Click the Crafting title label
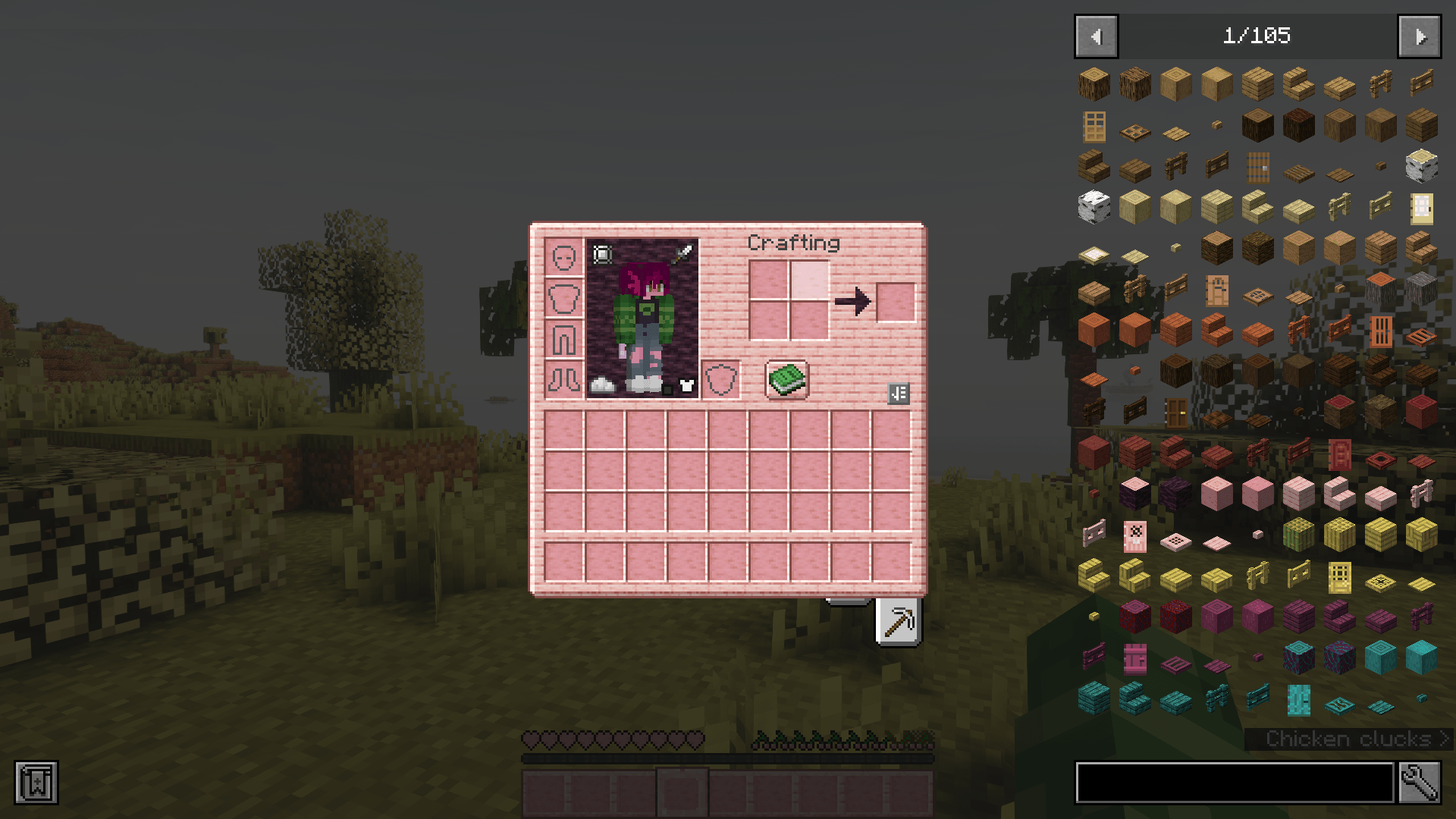 tap(793, 243)
